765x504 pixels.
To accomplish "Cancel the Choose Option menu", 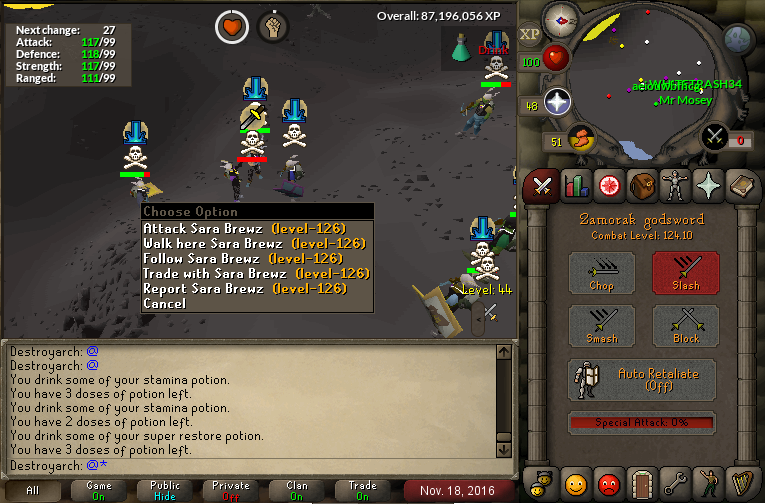I will (164, 303).
